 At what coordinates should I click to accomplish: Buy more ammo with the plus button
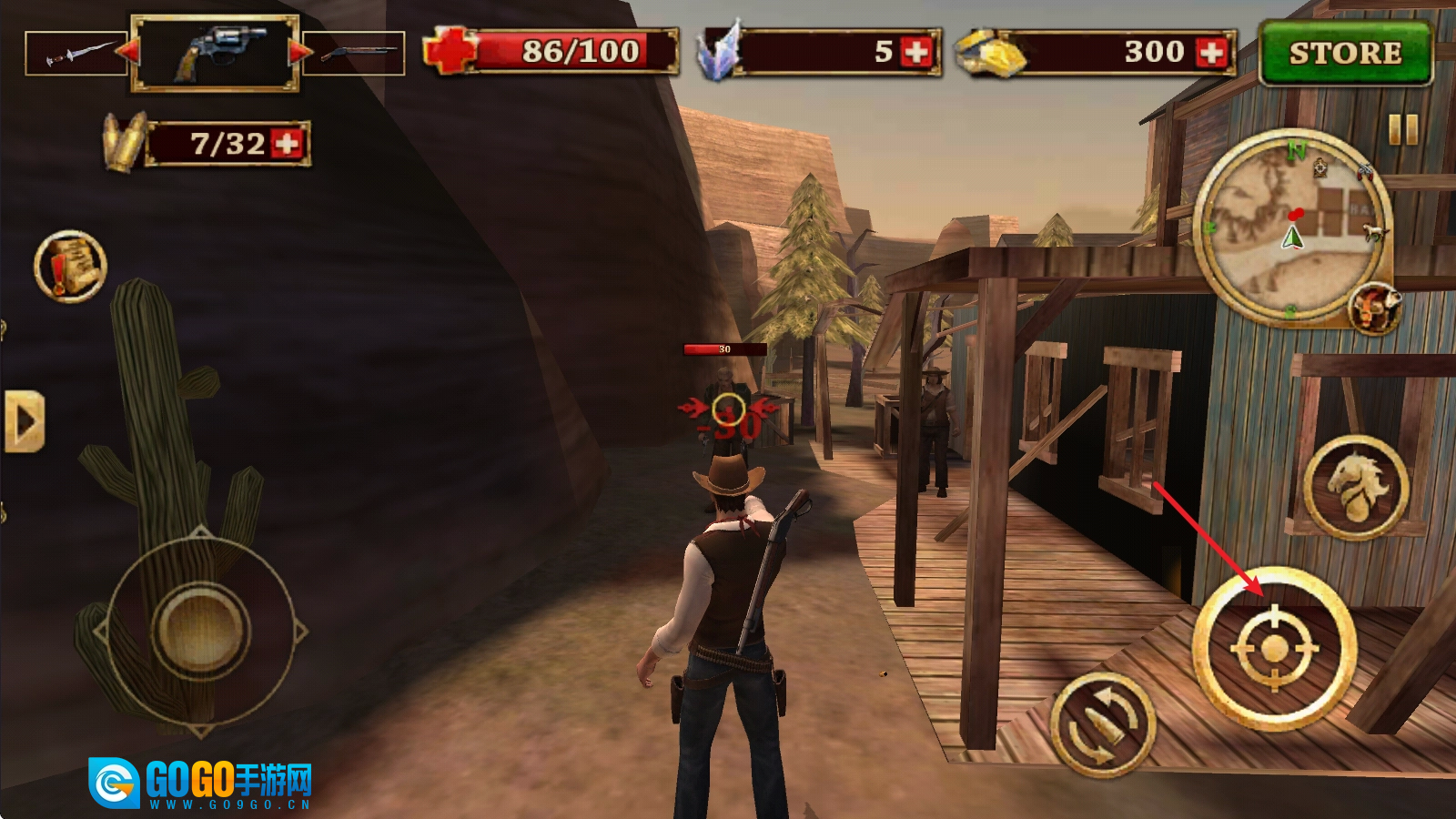tap(287, 144)
